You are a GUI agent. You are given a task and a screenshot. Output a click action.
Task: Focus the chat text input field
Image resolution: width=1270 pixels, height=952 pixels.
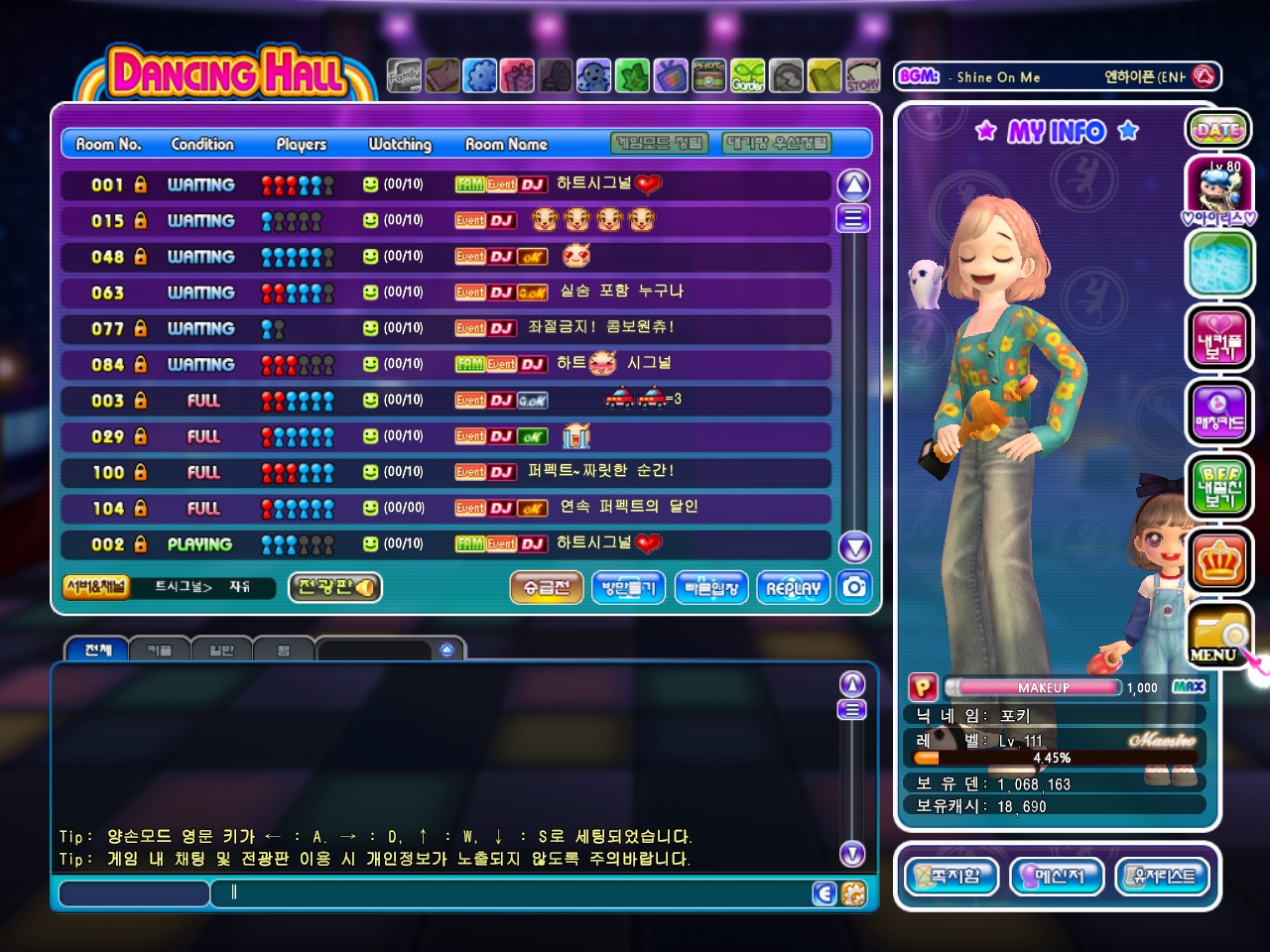click(x=516, y=892)
